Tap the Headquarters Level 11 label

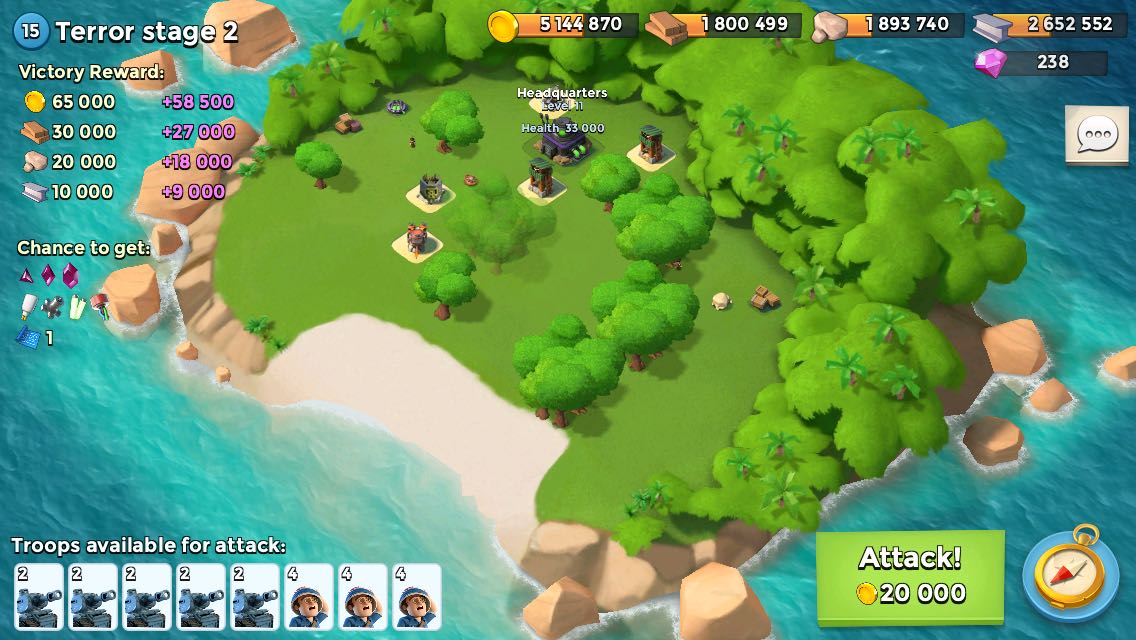562,98
